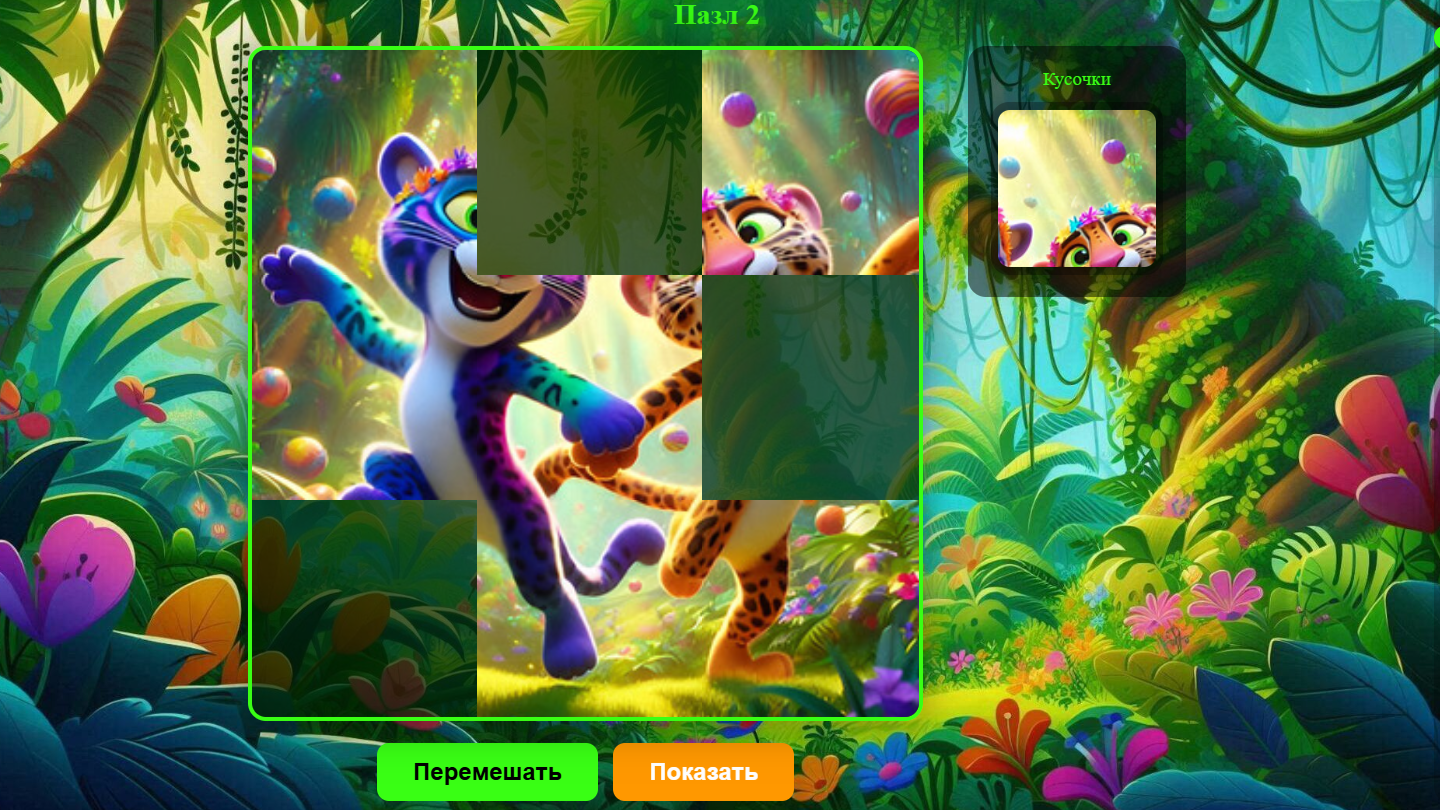Image resolution: width=1440 pixels, height=810 pixels.
Task: Click inside the green puzzle board border
Action: tap(584, 382)
